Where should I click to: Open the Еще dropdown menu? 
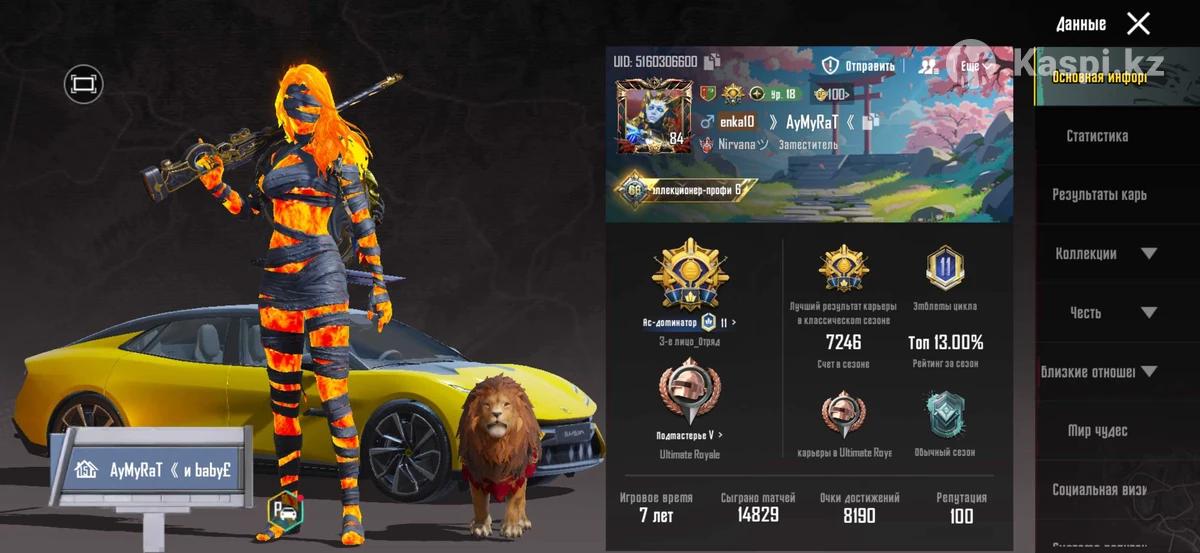click(x=976, y=66)
